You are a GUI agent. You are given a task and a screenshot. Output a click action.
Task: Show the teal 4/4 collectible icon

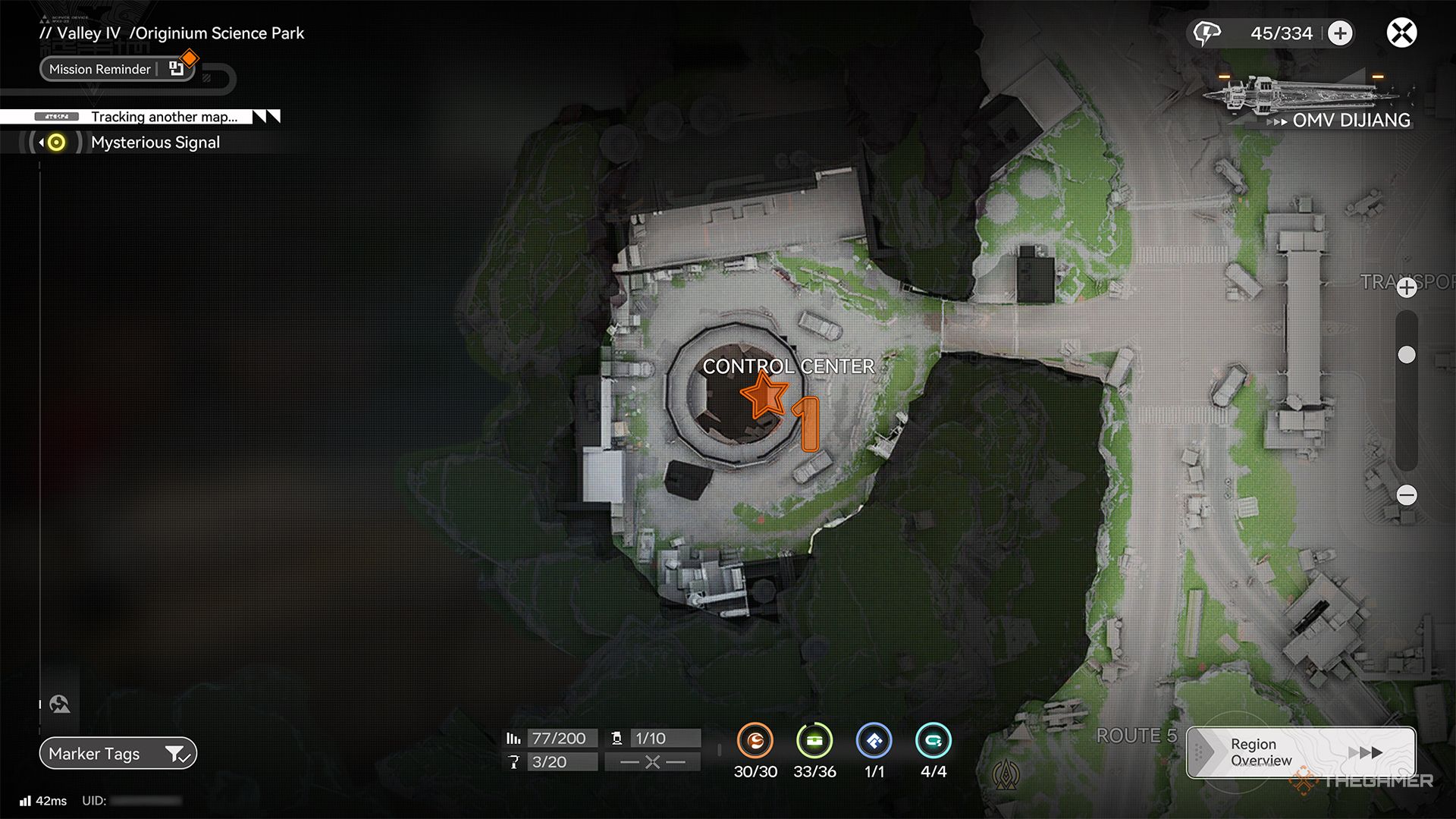click(x=933, y=741)
